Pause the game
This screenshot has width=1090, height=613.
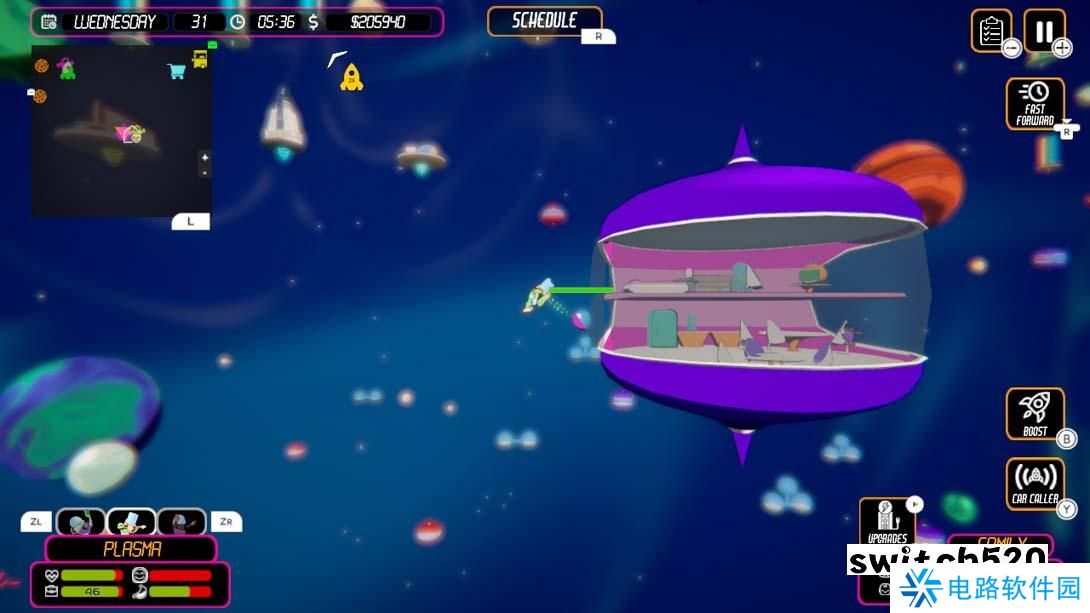(x=1044, y=31)
